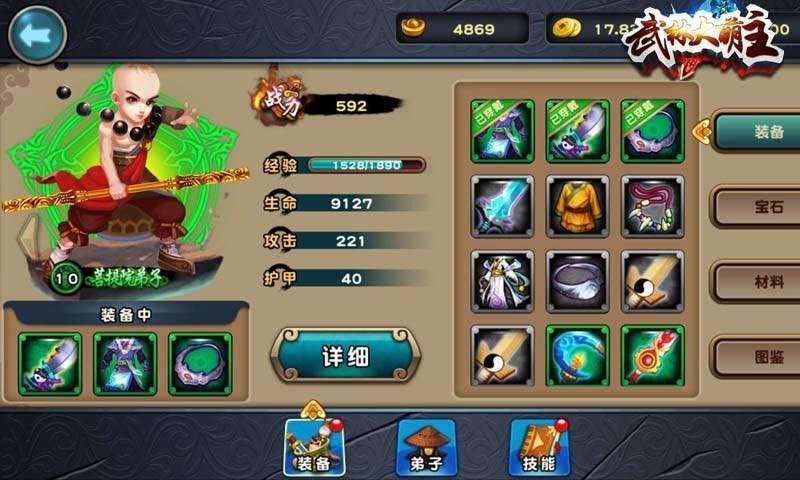Select the silver ring inventory item
The image size is (800, 480).
pyautogui.click(x=578, y=281)
